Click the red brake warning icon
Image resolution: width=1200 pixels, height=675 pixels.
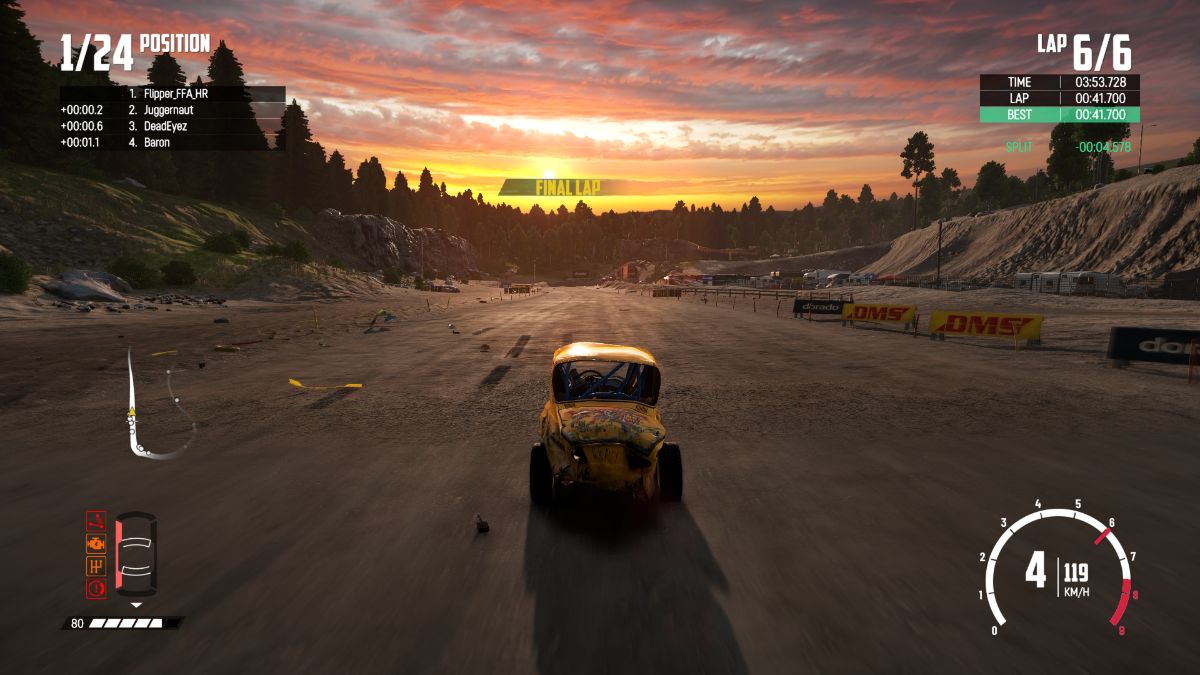[x=96, y=588]
